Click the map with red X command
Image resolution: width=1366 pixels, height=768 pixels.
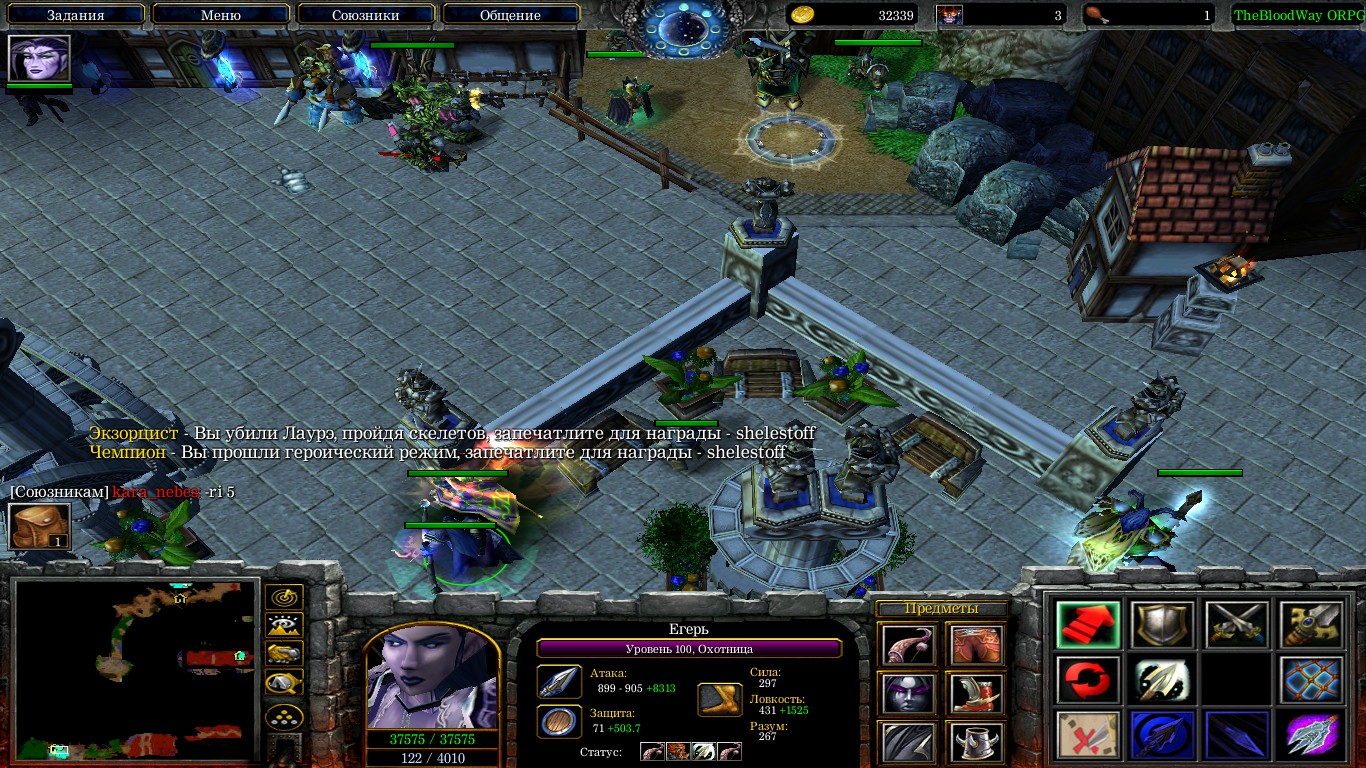1088,735
